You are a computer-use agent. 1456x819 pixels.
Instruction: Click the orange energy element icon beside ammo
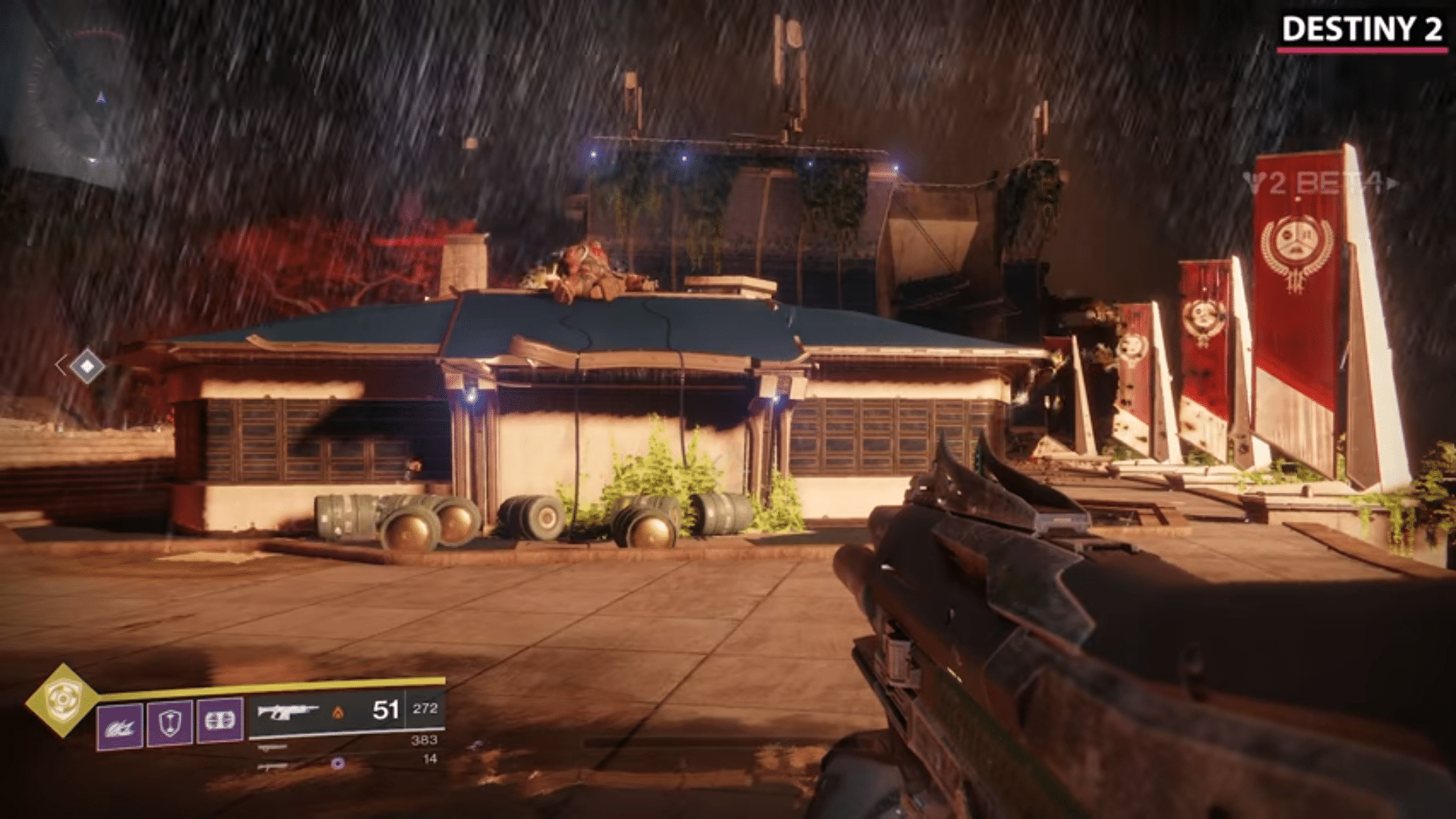point(340,711)
